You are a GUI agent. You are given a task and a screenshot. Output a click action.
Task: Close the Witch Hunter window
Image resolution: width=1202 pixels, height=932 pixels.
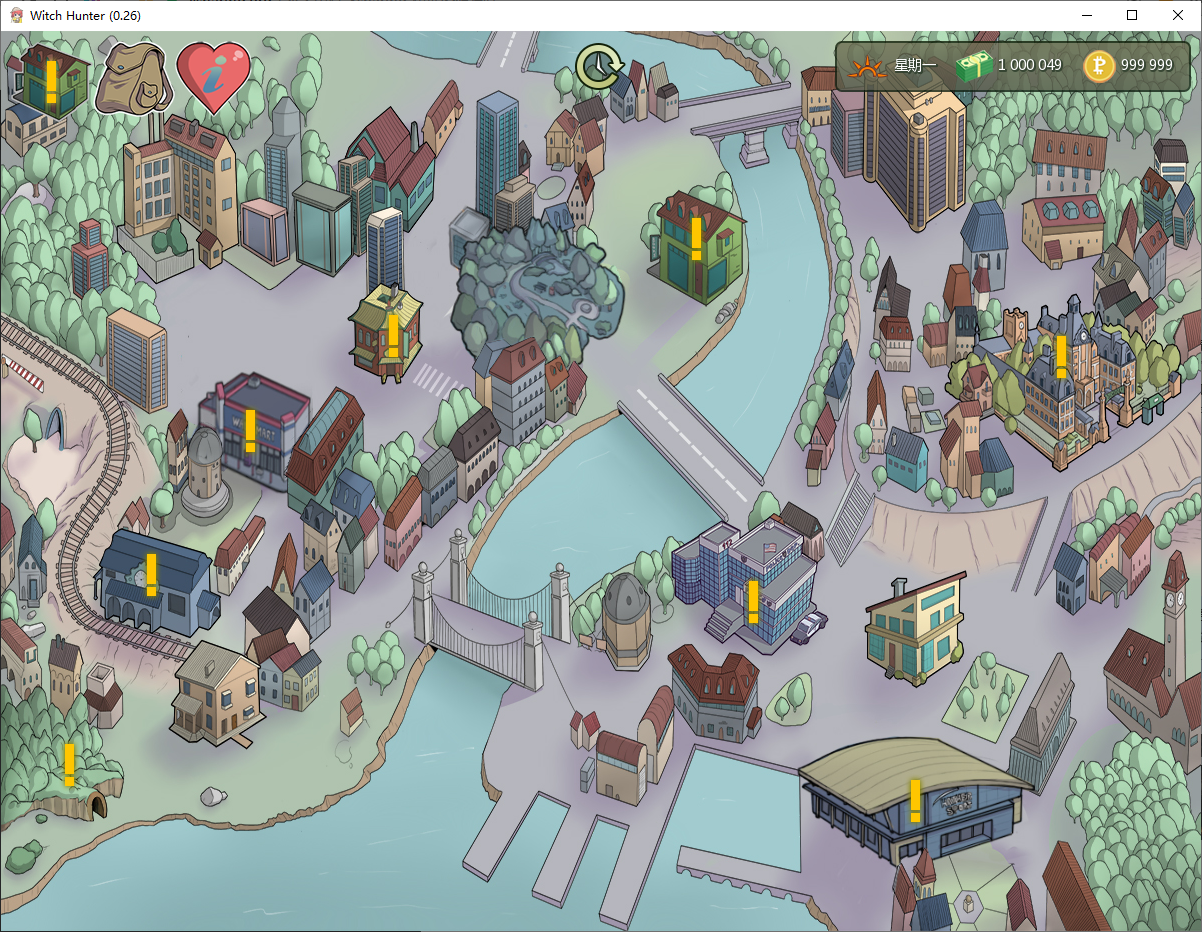1178,15
